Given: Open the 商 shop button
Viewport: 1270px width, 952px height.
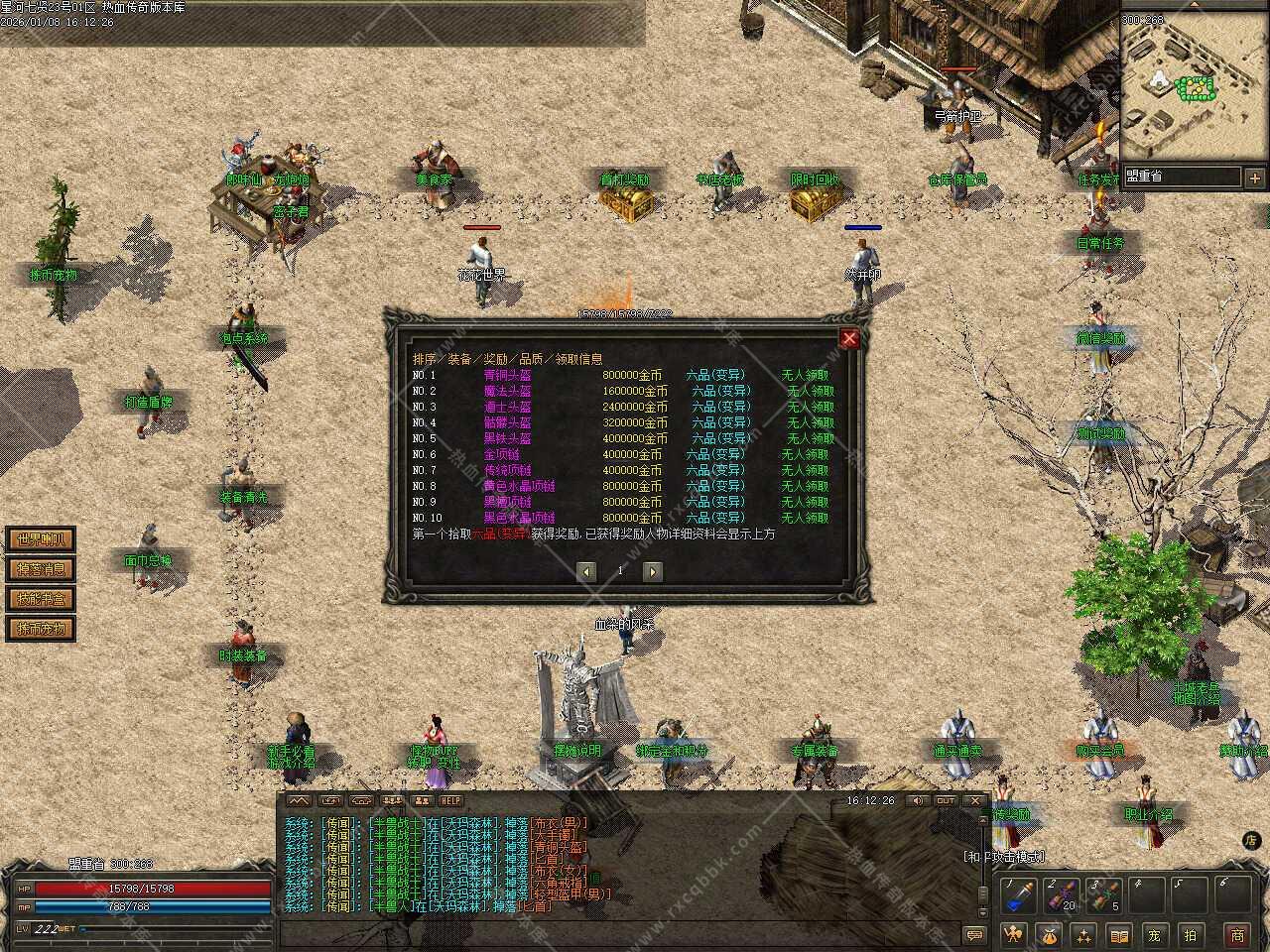Looking at the screenshot, I should 1237,934.
